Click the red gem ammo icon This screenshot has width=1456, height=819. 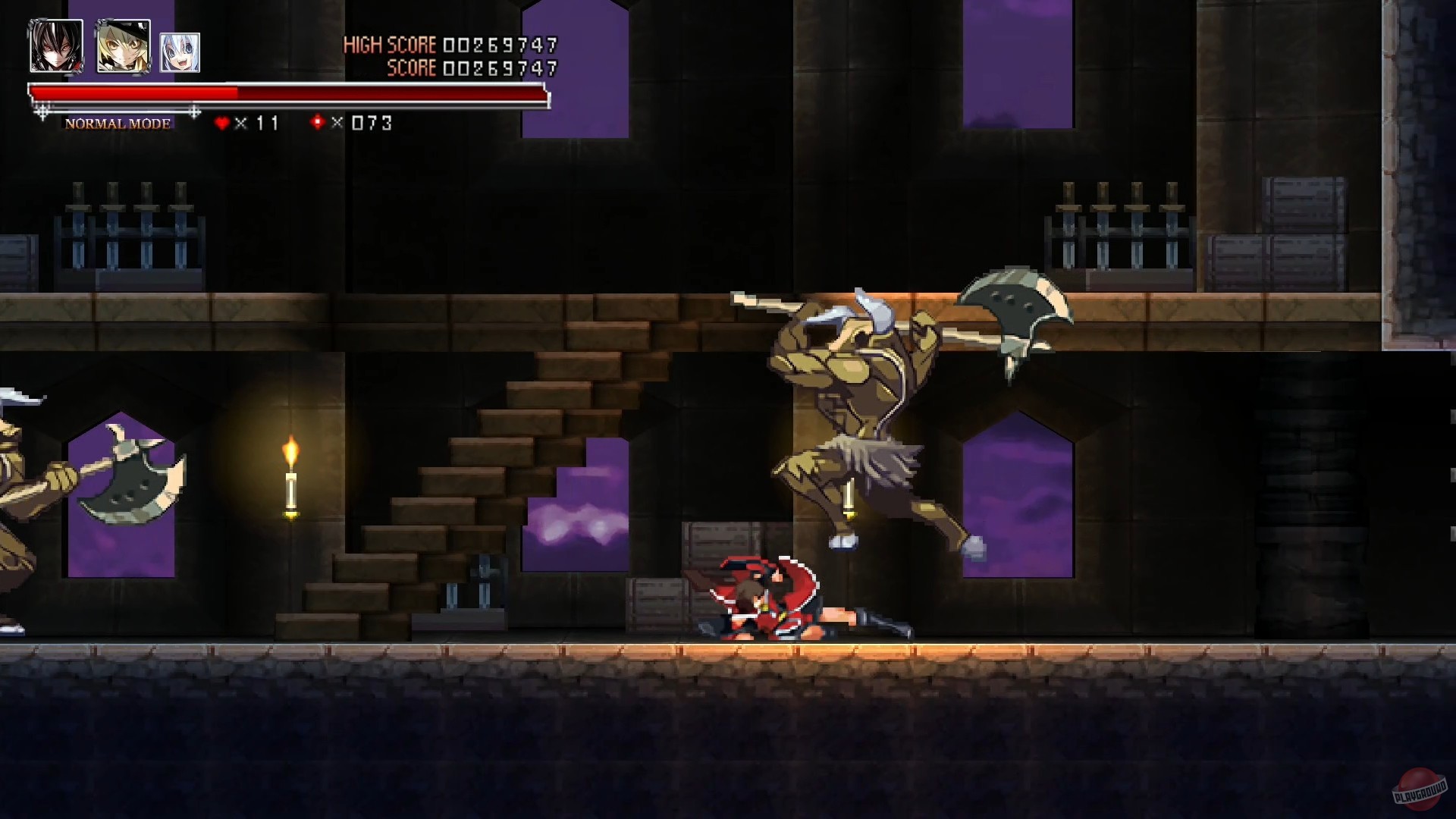317,121
